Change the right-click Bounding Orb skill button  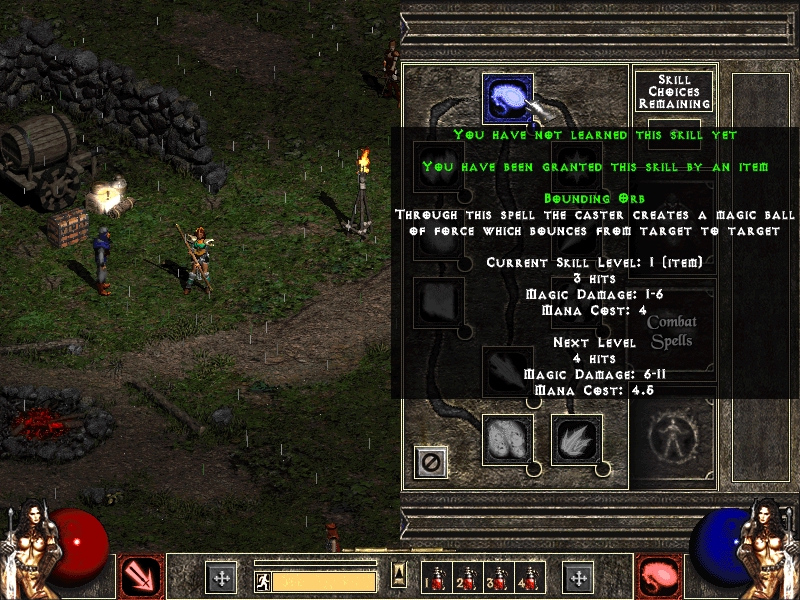tap(660, 577)
